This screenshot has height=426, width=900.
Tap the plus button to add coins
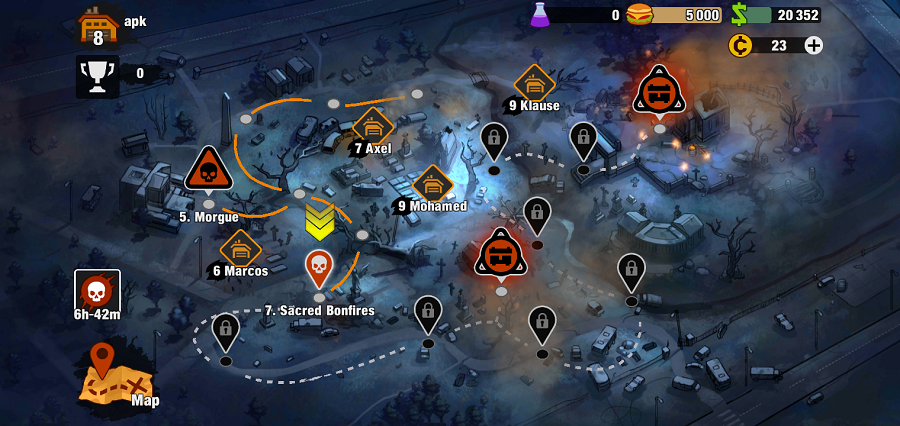pos(814,45)
